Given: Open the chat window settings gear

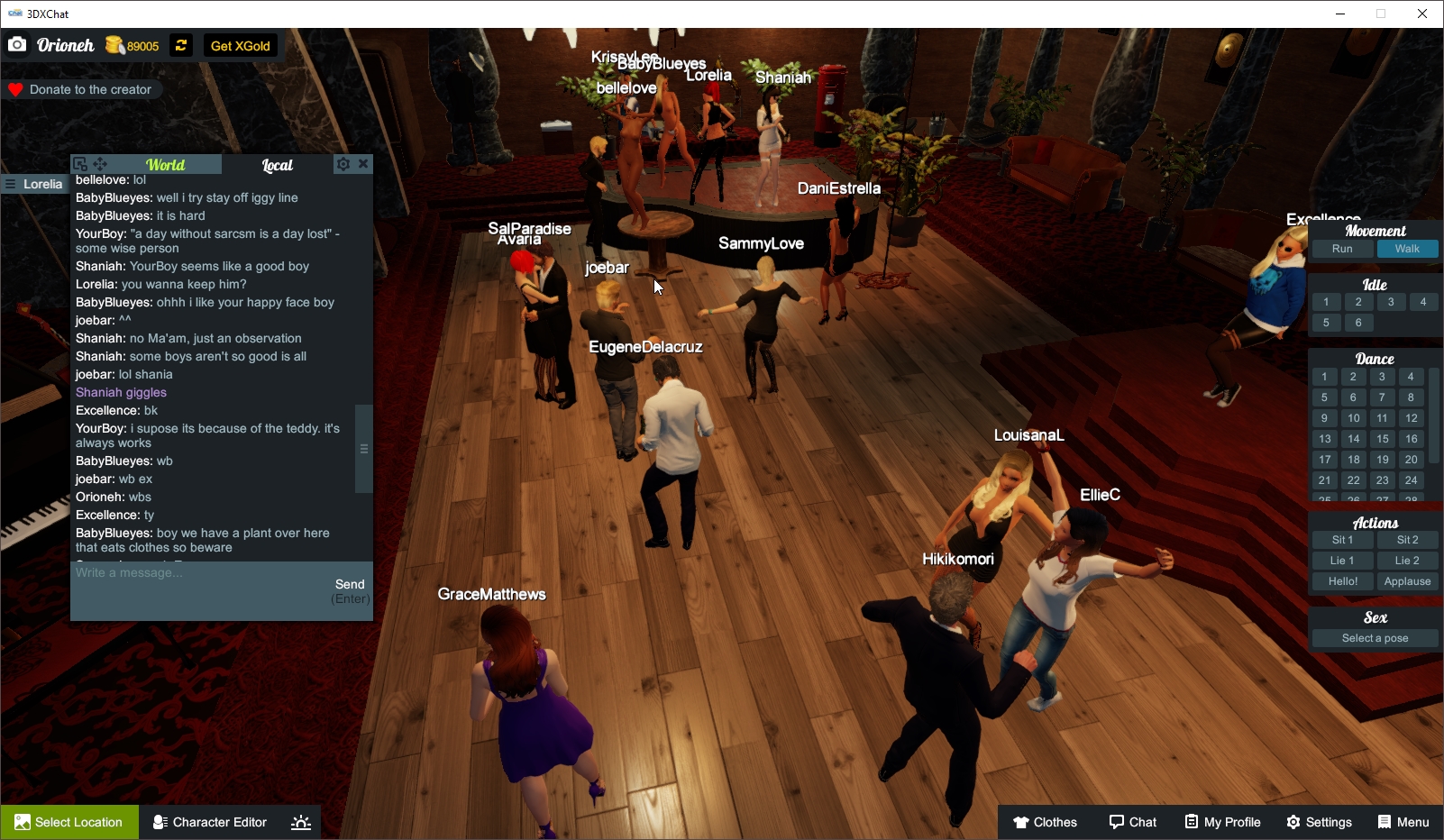Looking at the screenshot, I should [x=343, y=164].
